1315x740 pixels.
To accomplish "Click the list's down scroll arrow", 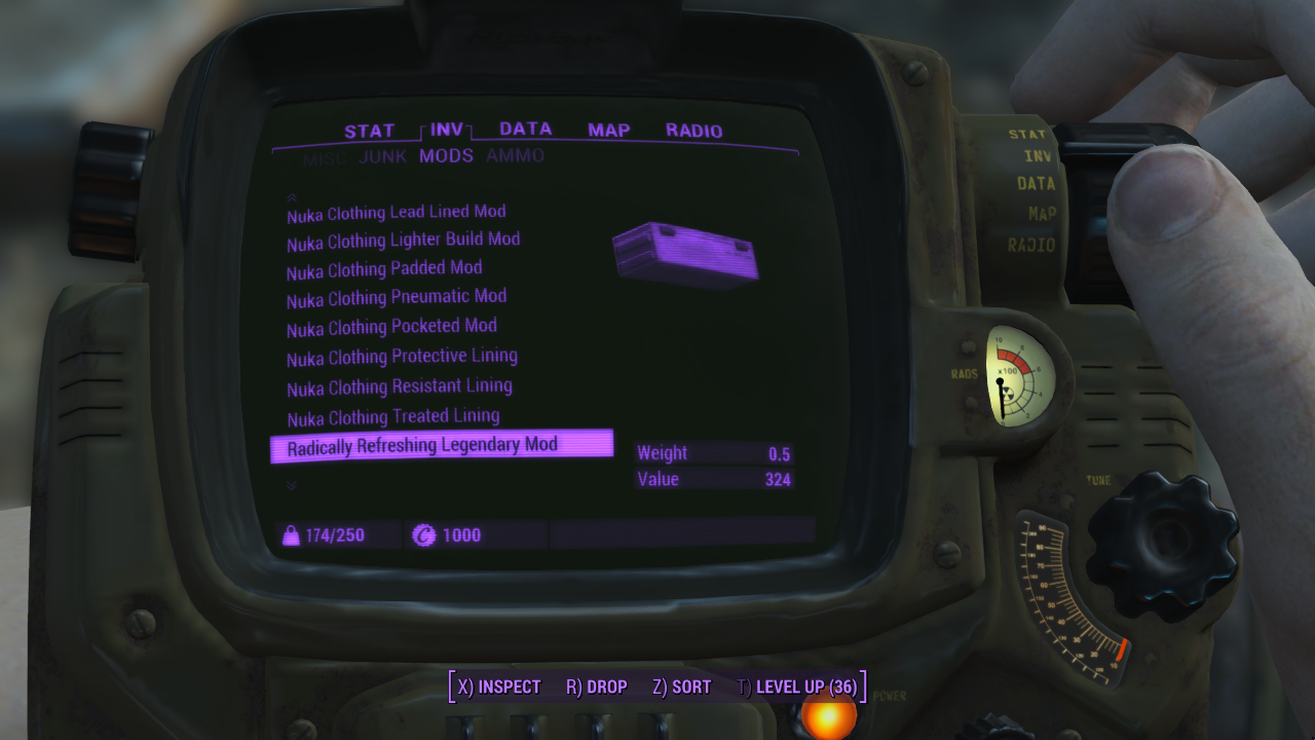I will click(x=292, y=485).
